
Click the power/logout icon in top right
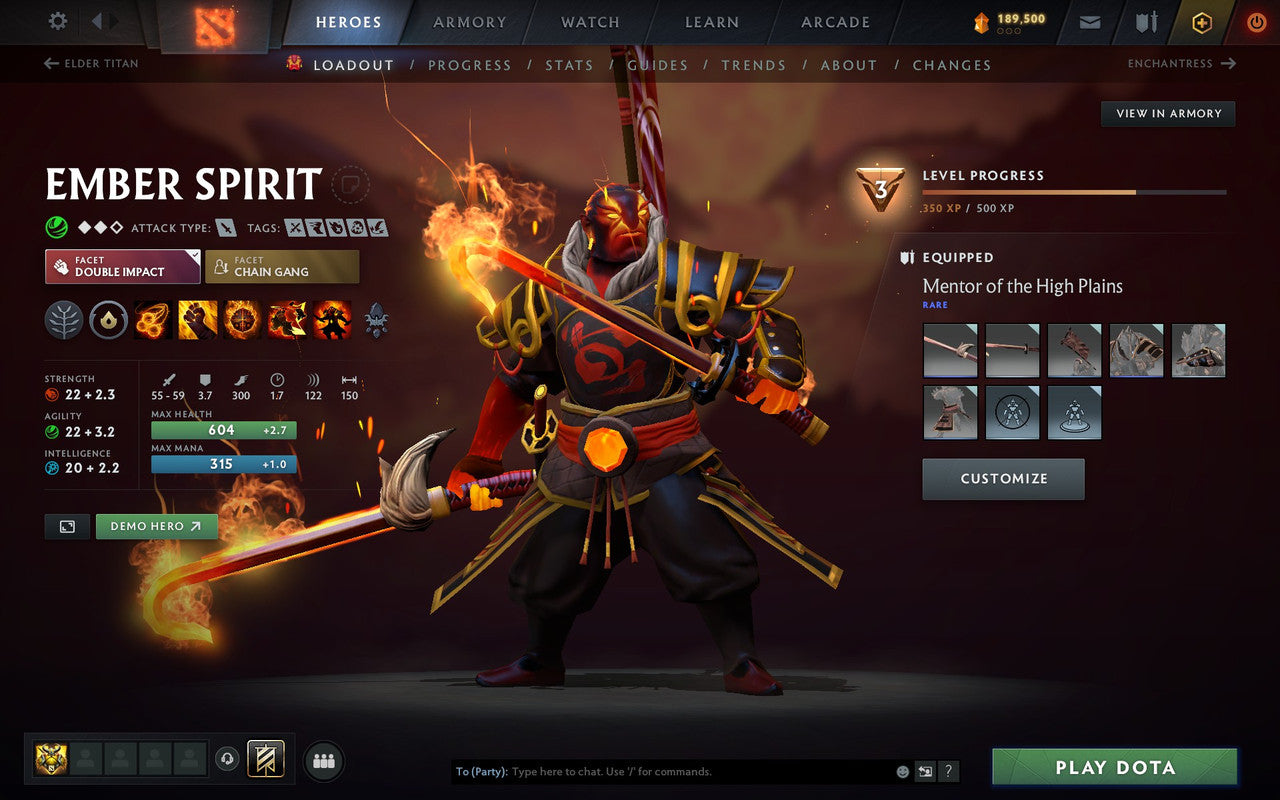tap(1256, 22)
